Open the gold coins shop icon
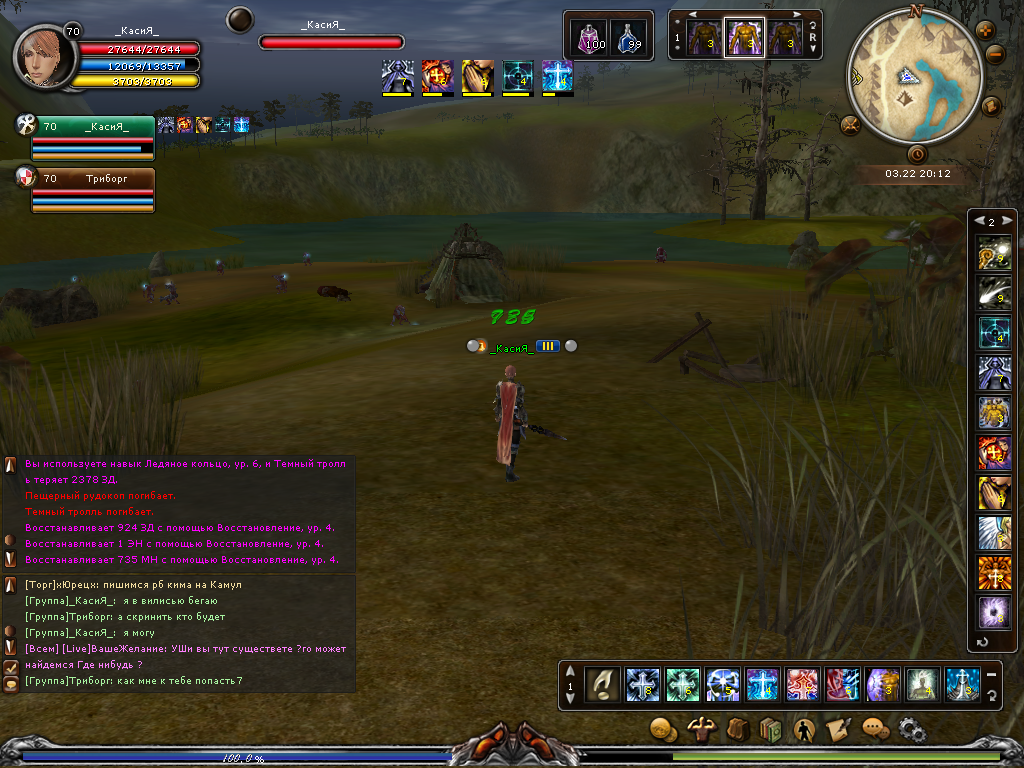The height and width of the screenshot is (768, 1024). pos(662,730)
